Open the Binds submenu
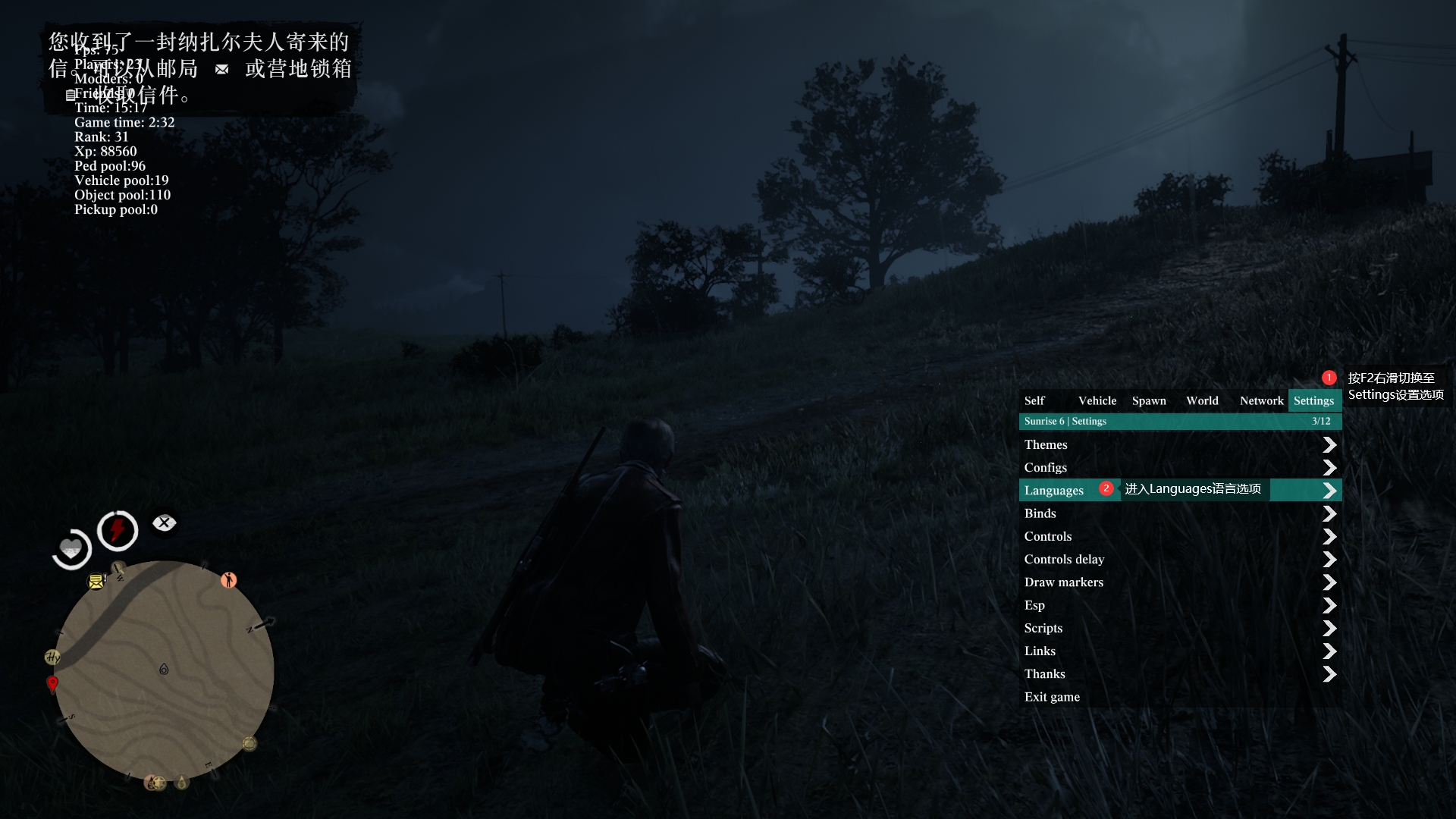1456x819 pixels. pos(1040,513)
